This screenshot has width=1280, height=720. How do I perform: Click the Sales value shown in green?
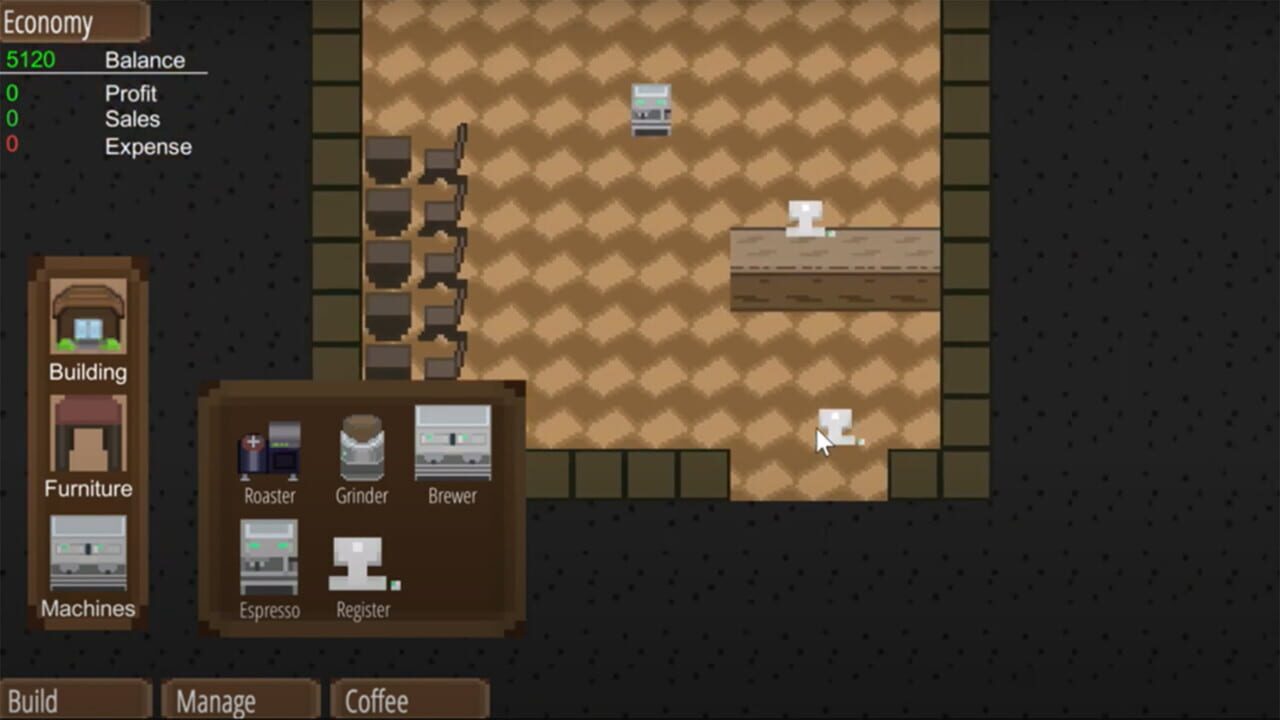pos(10,119)
